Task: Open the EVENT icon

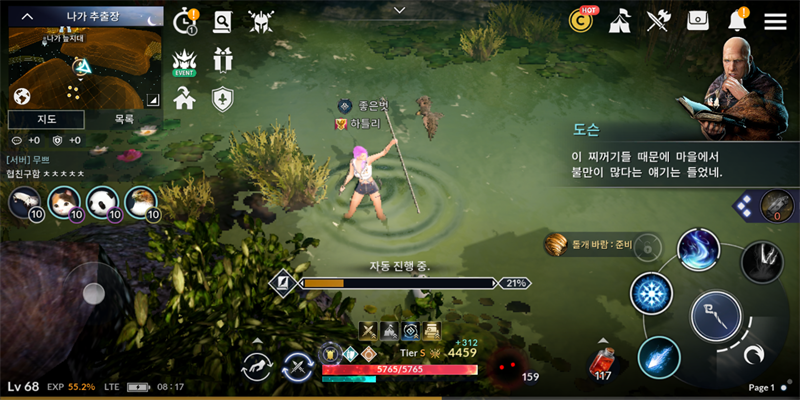Action: [185, 62]
